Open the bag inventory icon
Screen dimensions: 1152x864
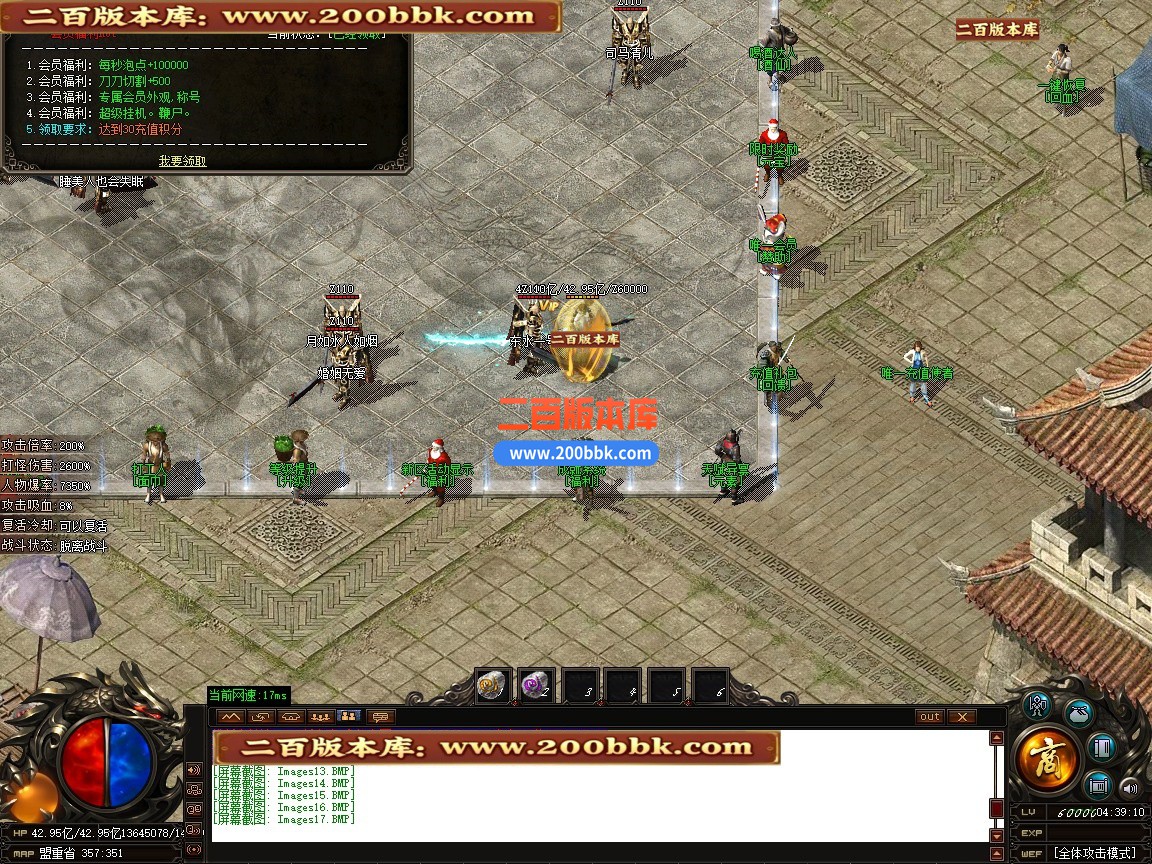pyautogui.click(x=1078, y=713)
